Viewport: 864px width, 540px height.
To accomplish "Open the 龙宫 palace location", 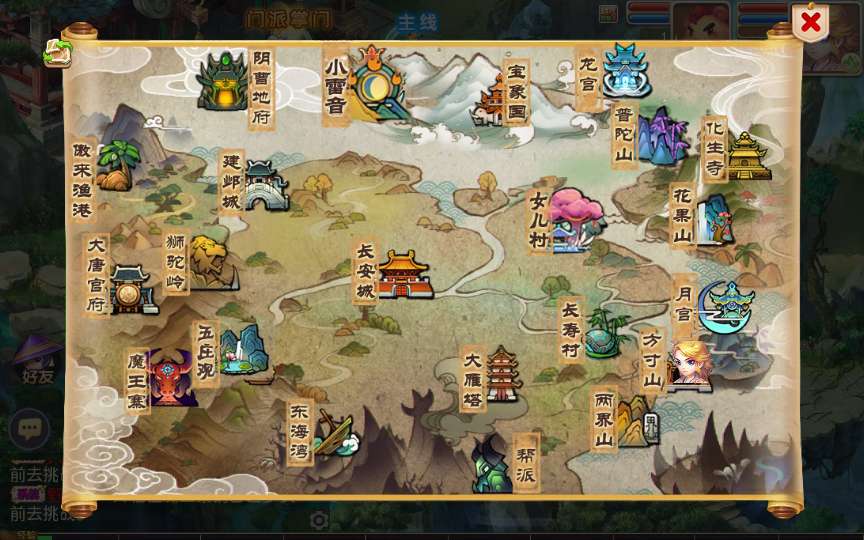I will [x=626, y=68].
